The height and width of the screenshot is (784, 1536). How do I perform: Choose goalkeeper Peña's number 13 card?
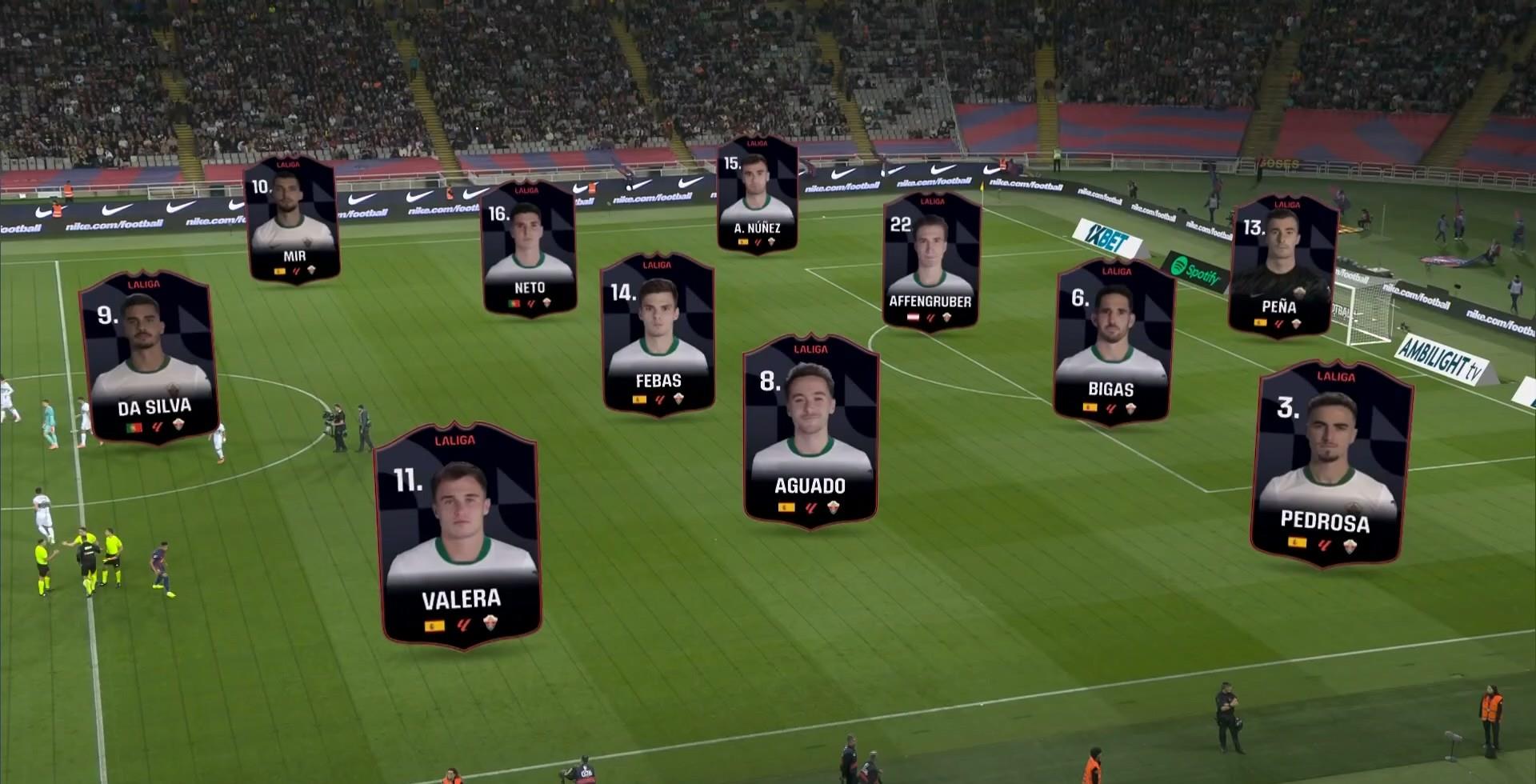(1282, 266)
